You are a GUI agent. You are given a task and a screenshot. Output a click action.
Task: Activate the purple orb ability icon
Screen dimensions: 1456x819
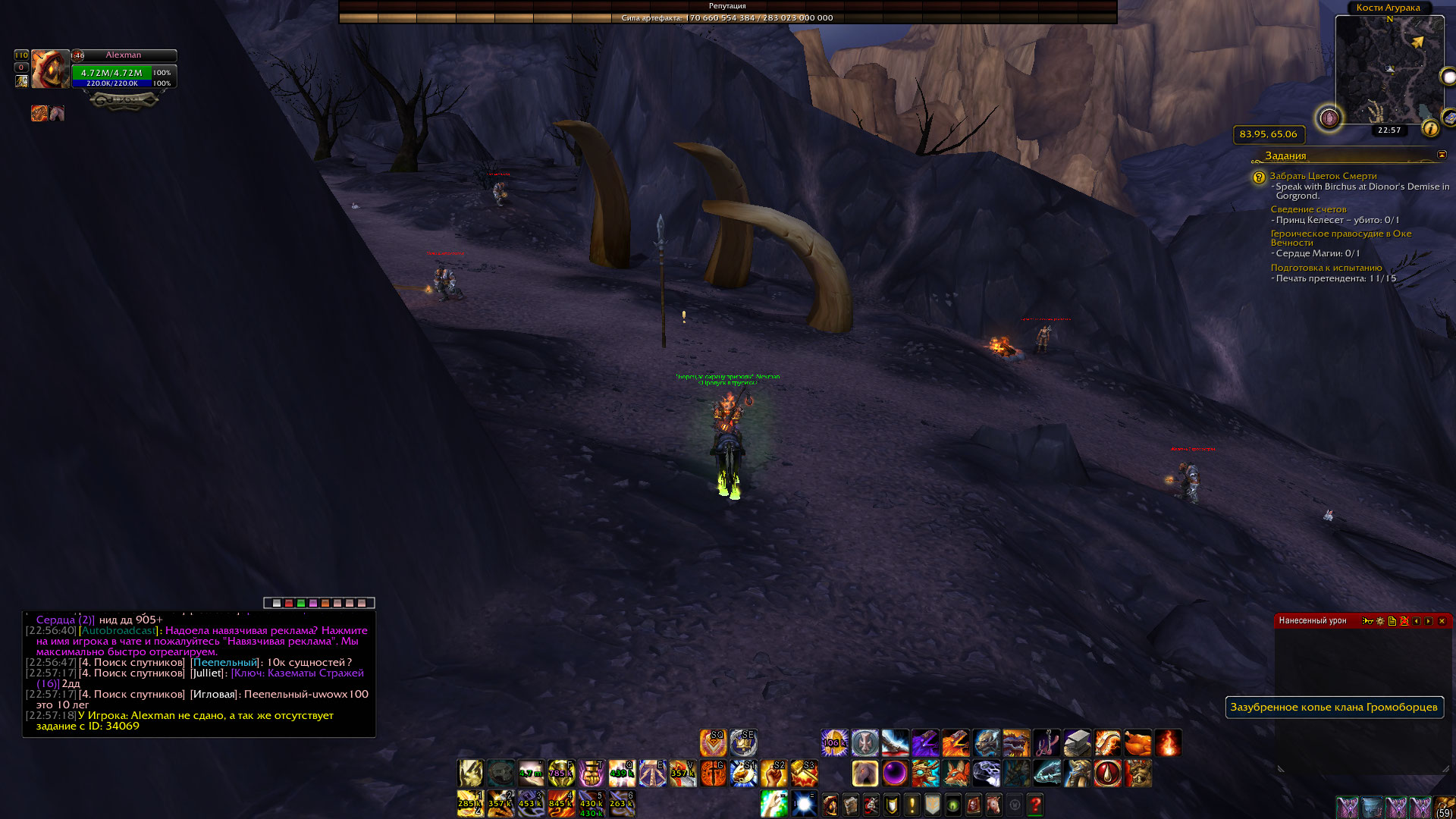[x=895, y=773]
